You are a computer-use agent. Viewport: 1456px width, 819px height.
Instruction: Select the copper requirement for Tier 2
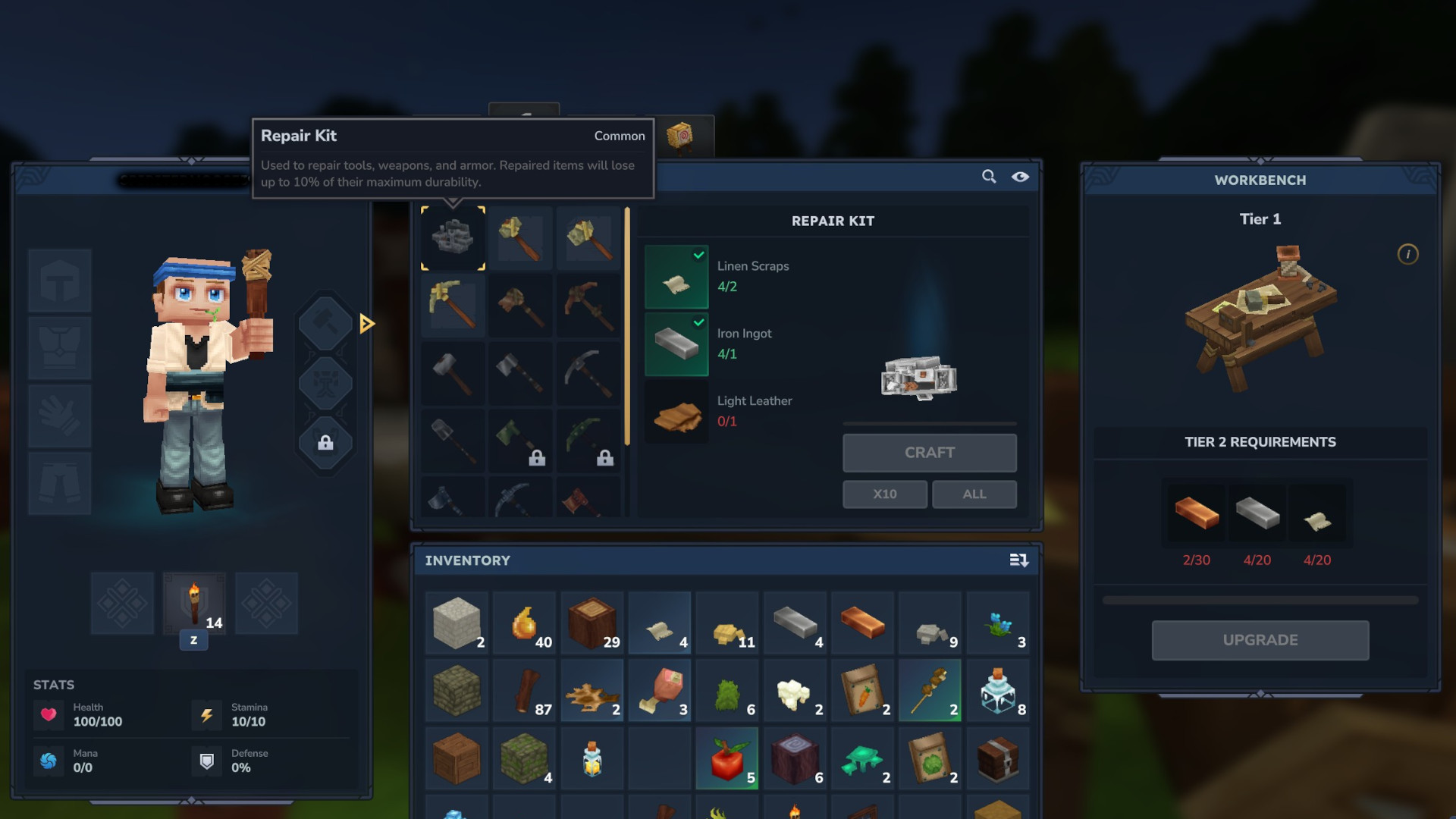click(x=1196, y=514)
